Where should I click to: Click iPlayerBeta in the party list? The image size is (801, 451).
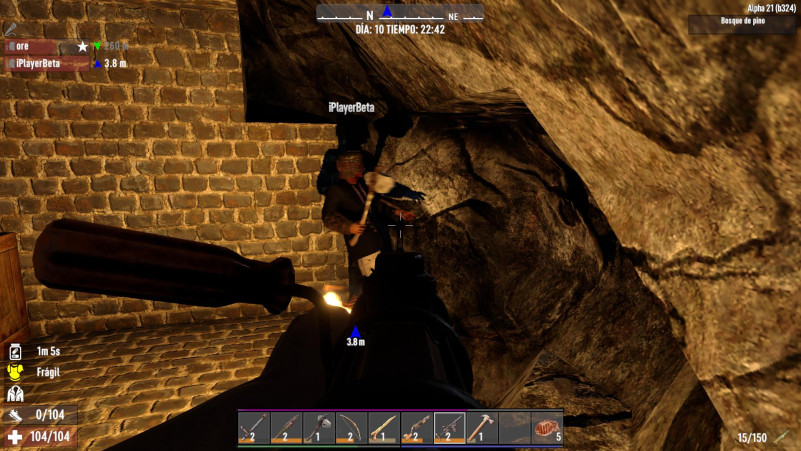coord(40,63)
